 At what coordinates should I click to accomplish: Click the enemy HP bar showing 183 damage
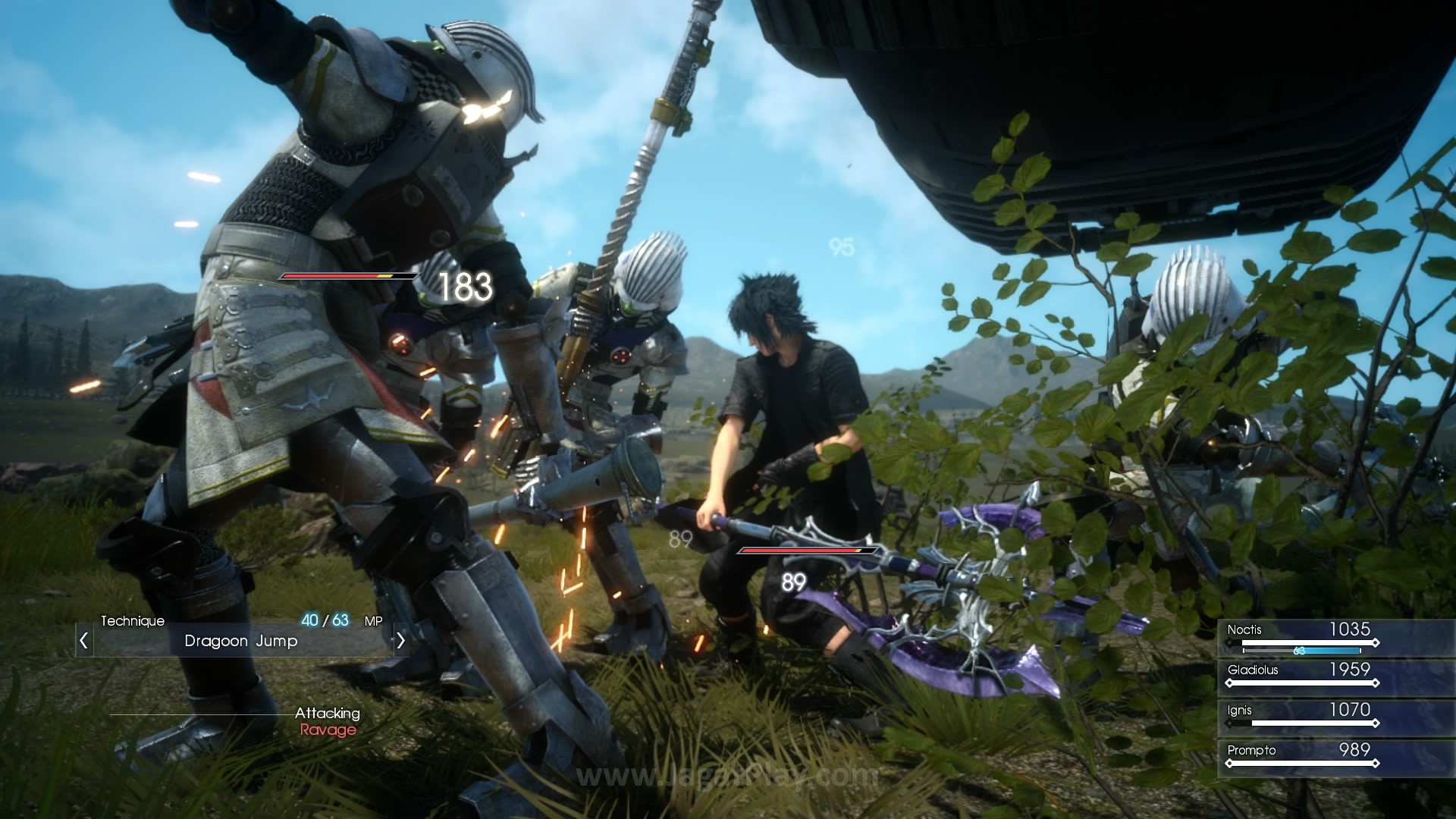348,277
